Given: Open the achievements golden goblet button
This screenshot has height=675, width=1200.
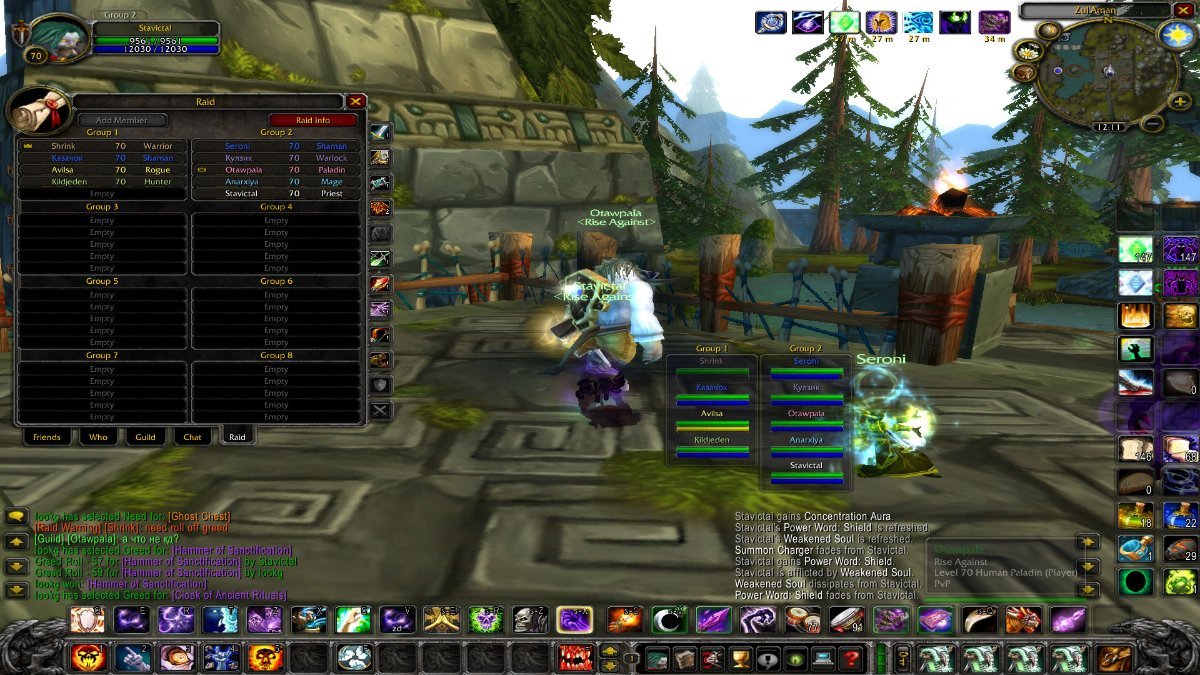Looking at the screenshot, I should (740, 658).
